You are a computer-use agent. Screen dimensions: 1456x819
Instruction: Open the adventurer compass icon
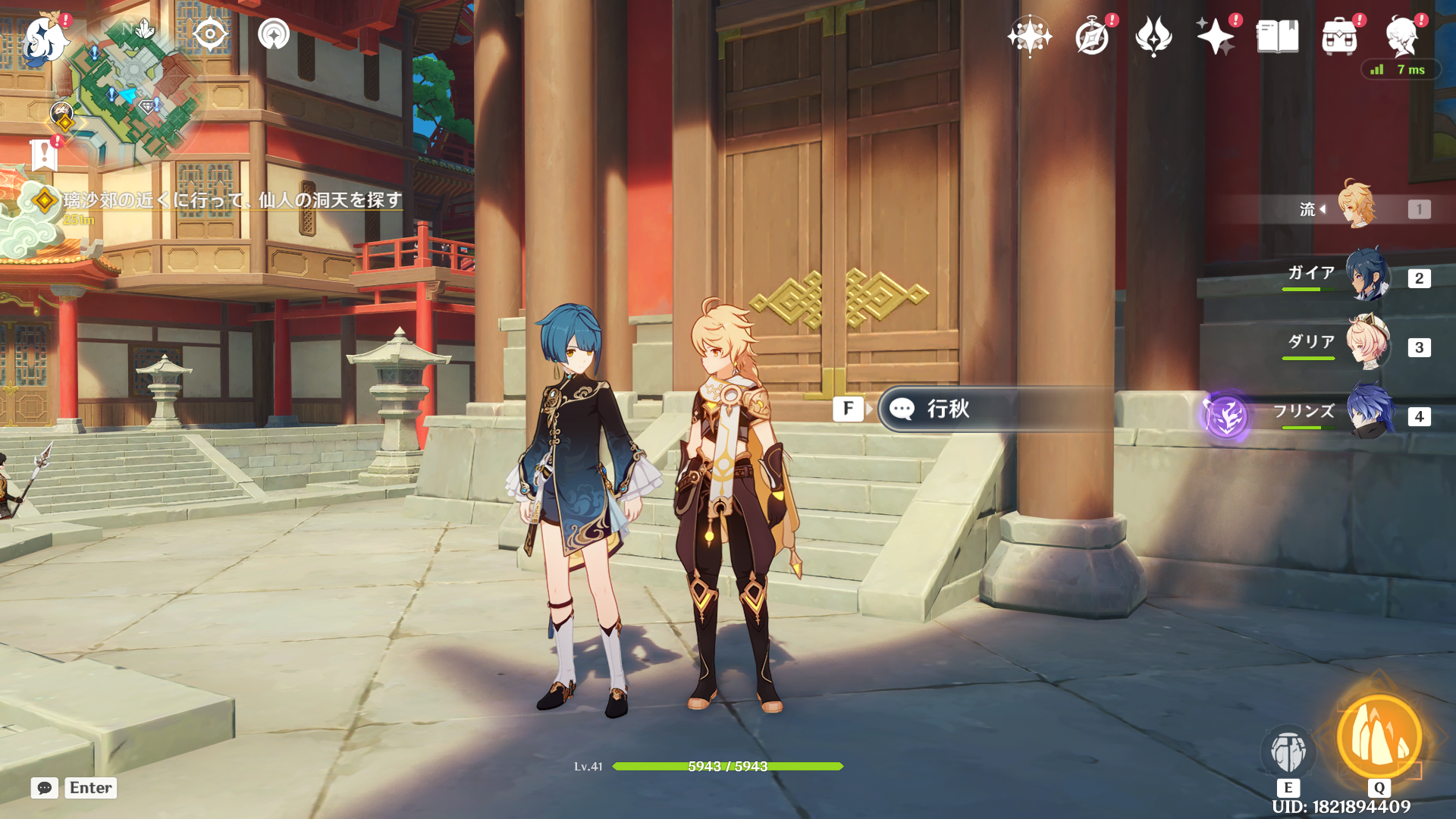pyautogui.click(x=1092, y=36)
